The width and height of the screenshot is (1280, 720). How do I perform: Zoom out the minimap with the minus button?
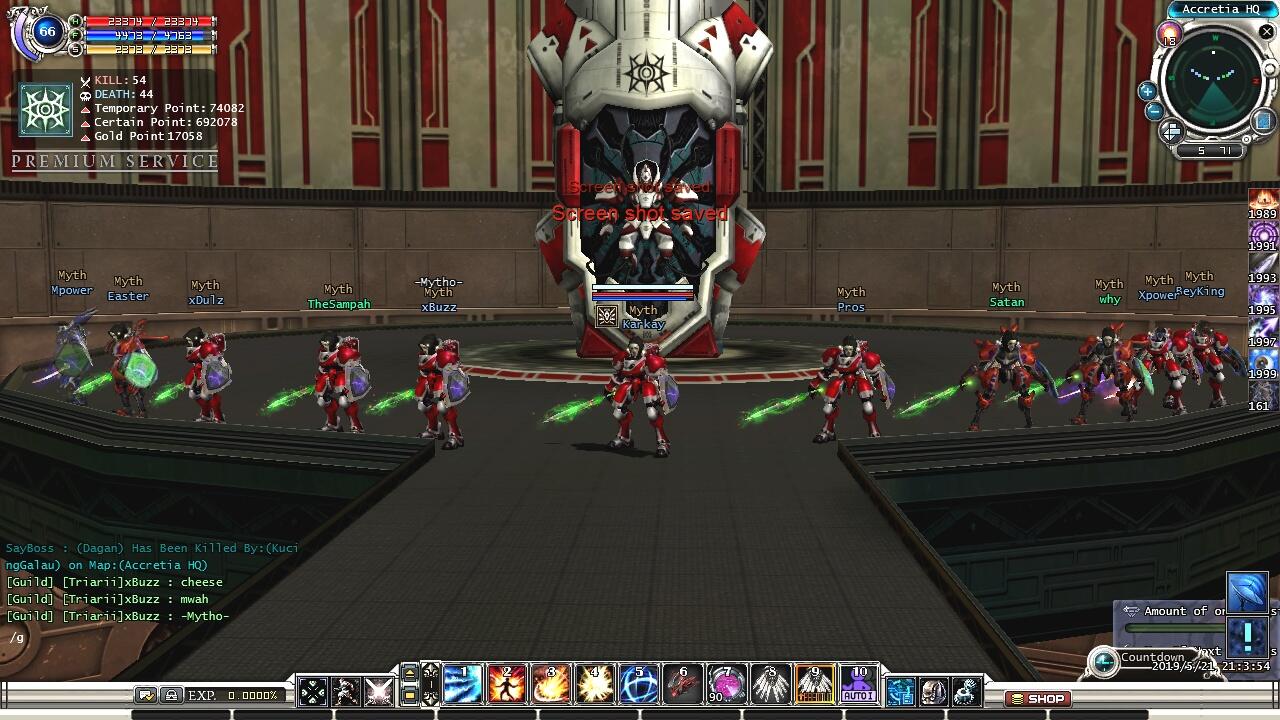point(1153,111)
